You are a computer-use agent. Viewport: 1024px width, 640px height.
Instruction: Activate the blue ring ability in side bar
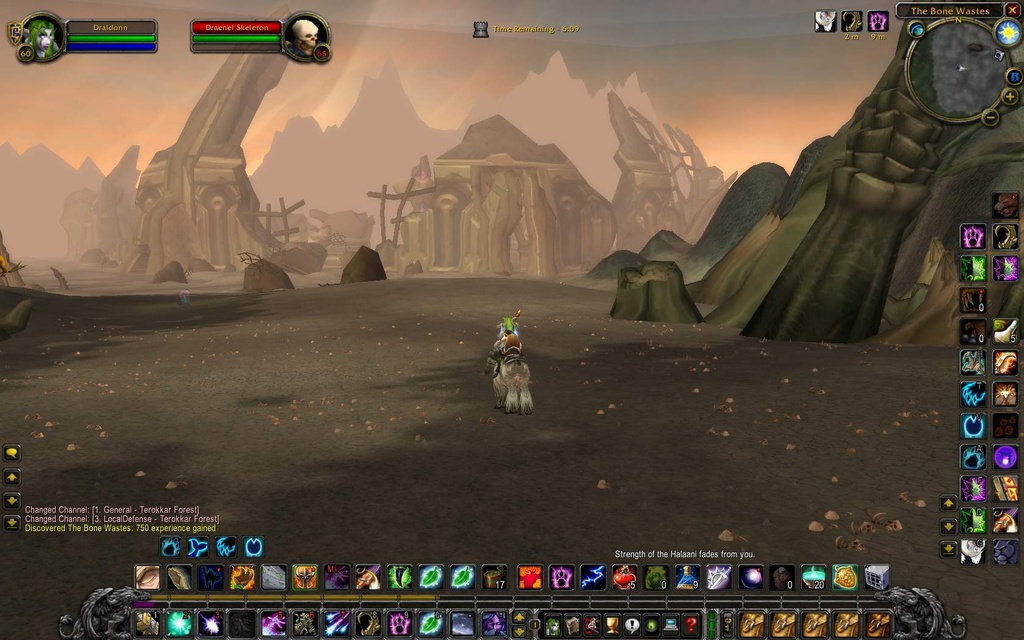(x=973, y=426)
